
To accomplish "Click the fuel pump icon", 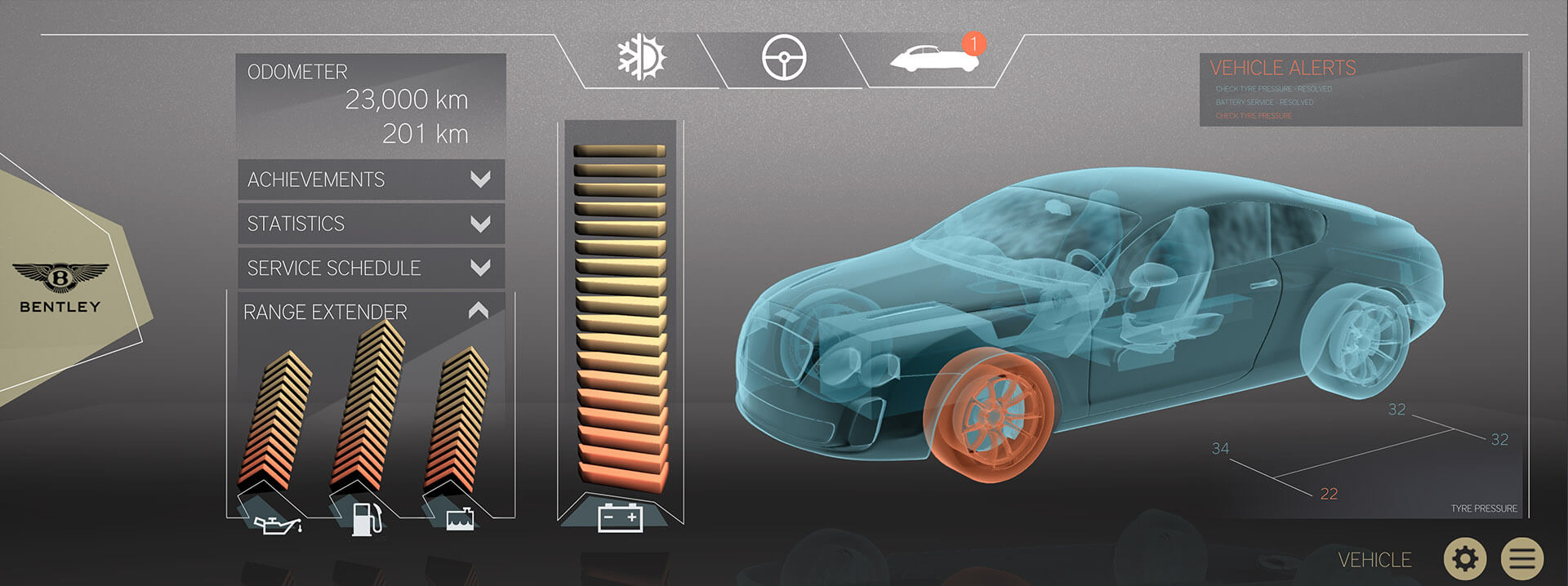I will point(367,519).
